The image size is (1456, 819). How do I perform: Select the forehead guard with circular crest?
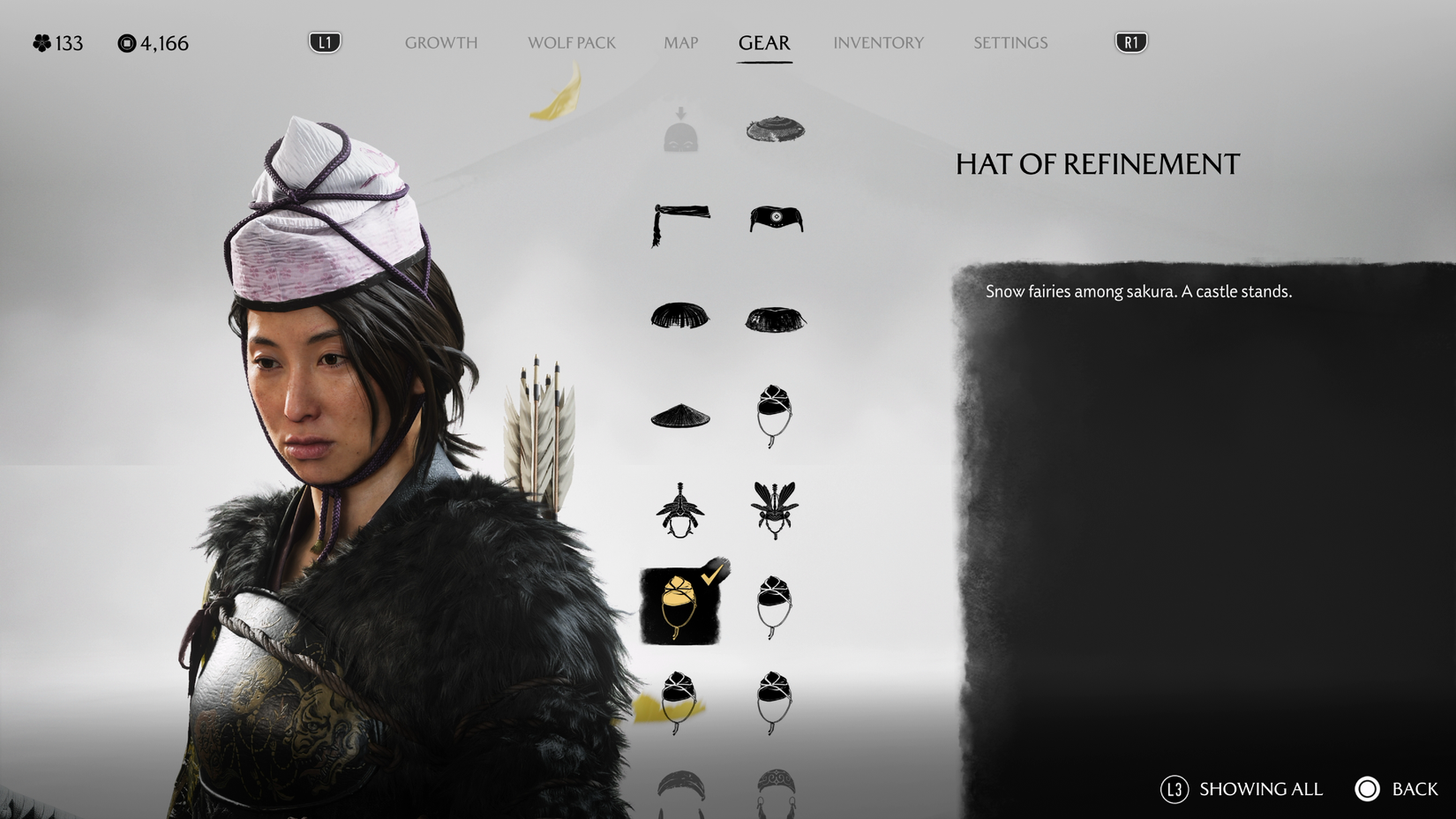pos(777,221)
